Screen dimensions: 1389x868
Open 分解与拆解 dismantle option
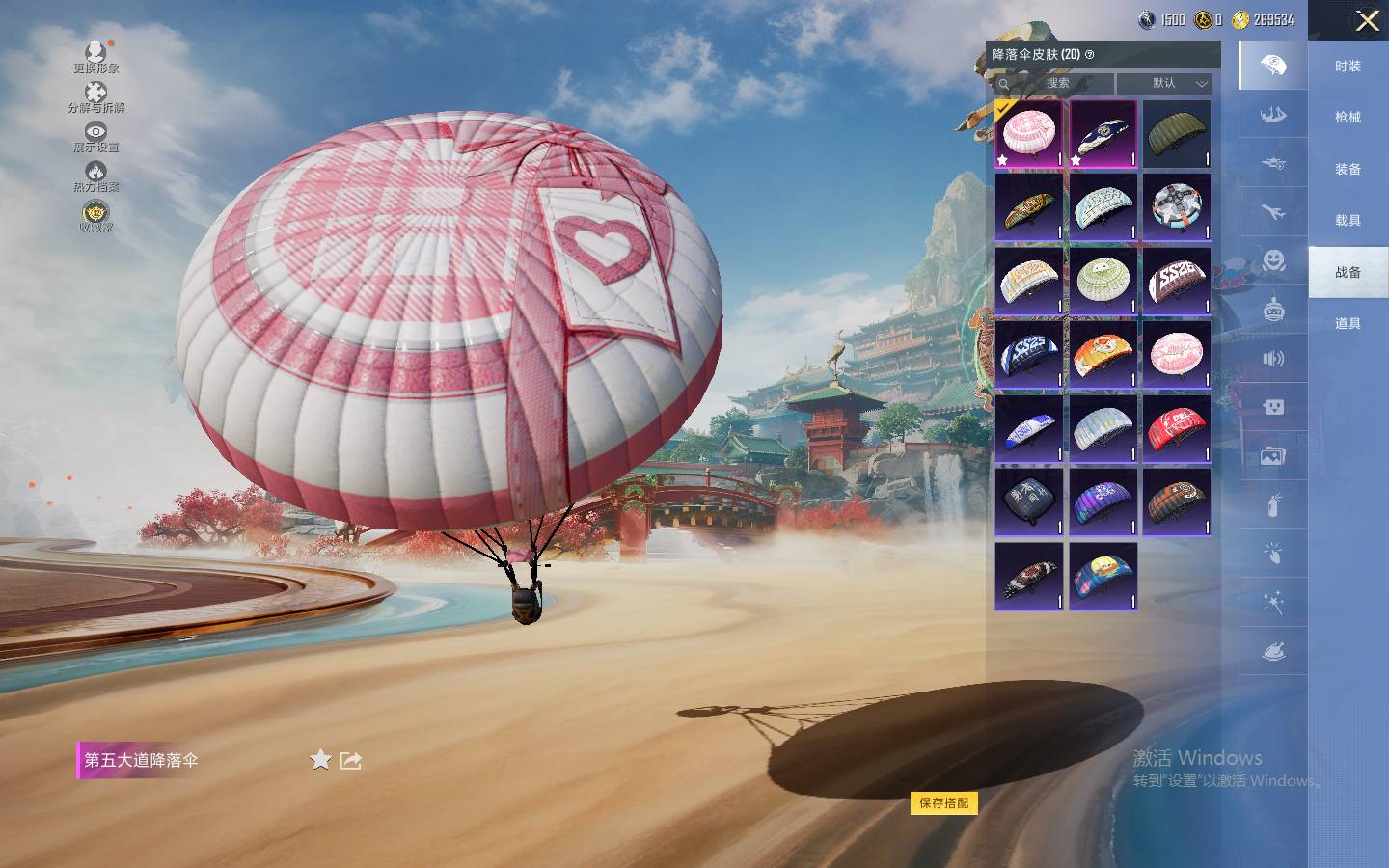pyautogui.click(x=95, y=96)
